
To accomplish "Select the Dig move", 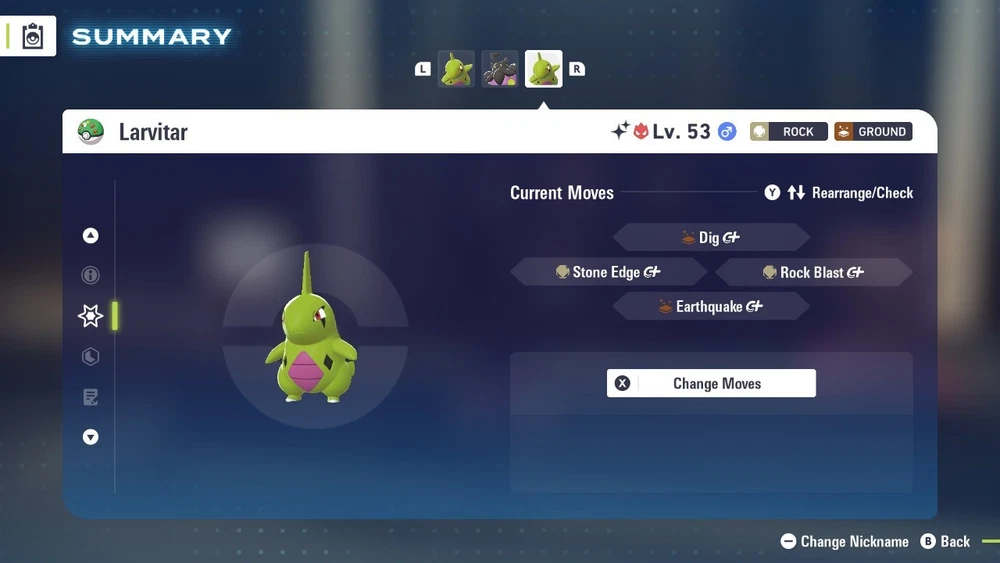I will click(x=711, y=238).
